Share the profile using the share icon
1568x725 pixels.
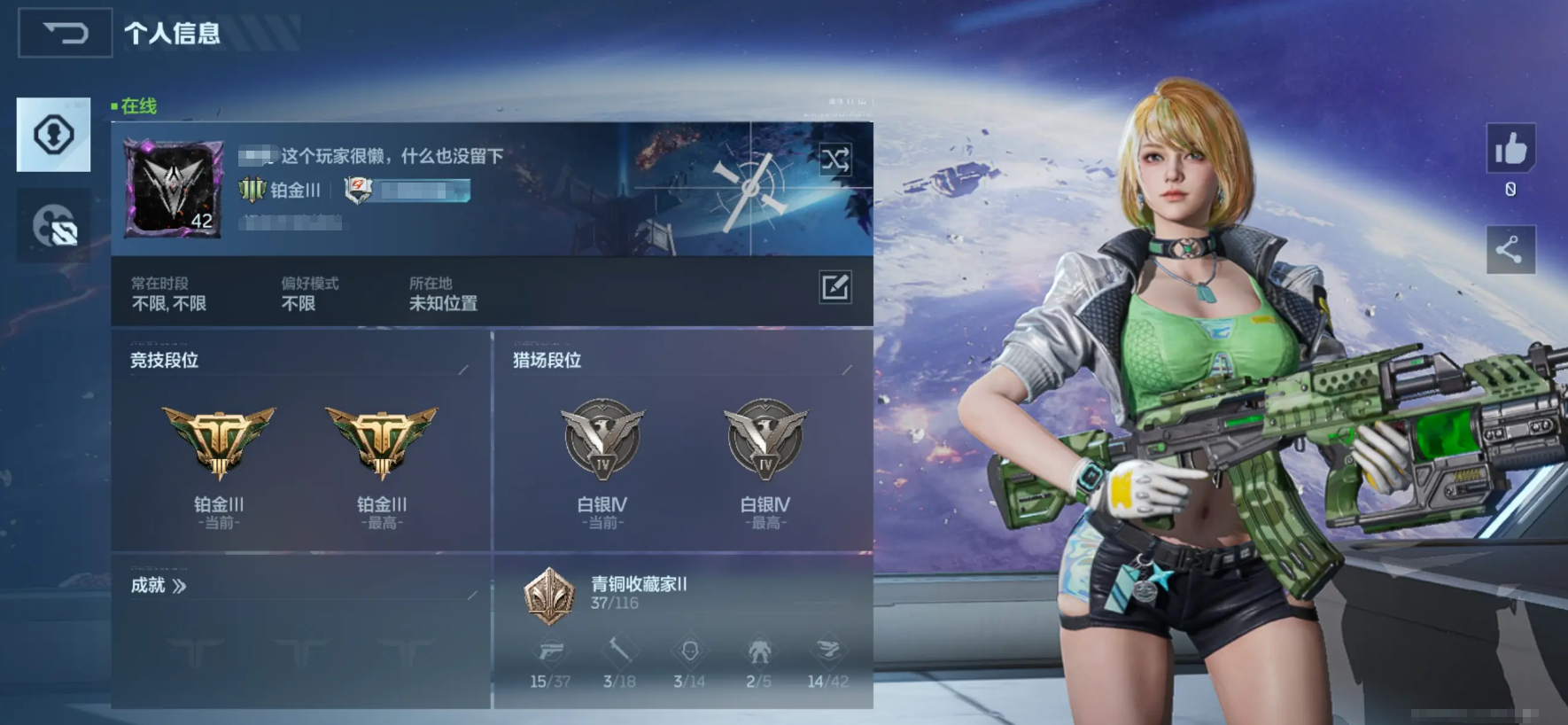pyautogui.click(x=1511, y=249)
